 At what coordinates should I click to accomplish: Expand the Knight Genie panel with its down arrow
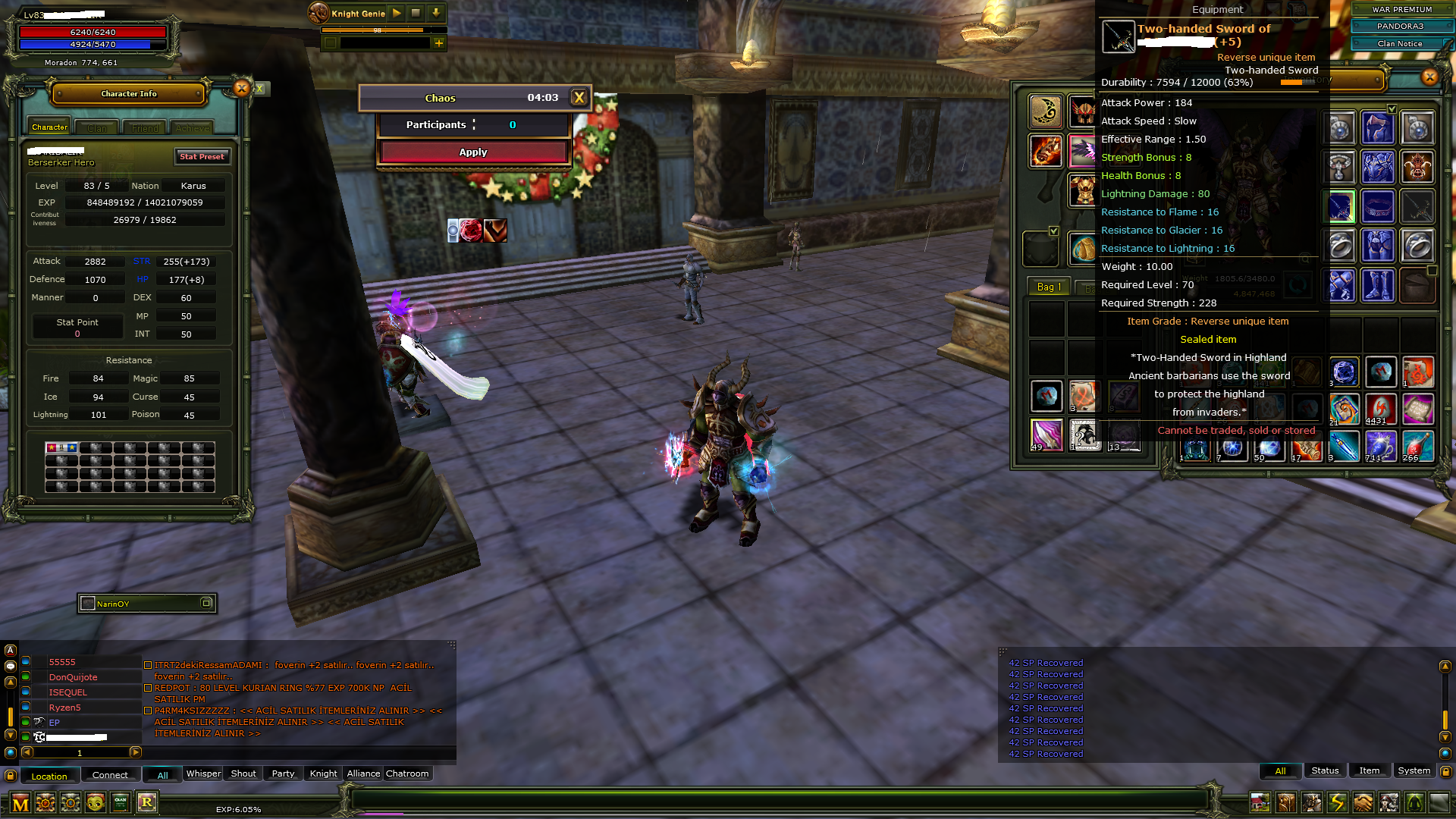(435, 13)
